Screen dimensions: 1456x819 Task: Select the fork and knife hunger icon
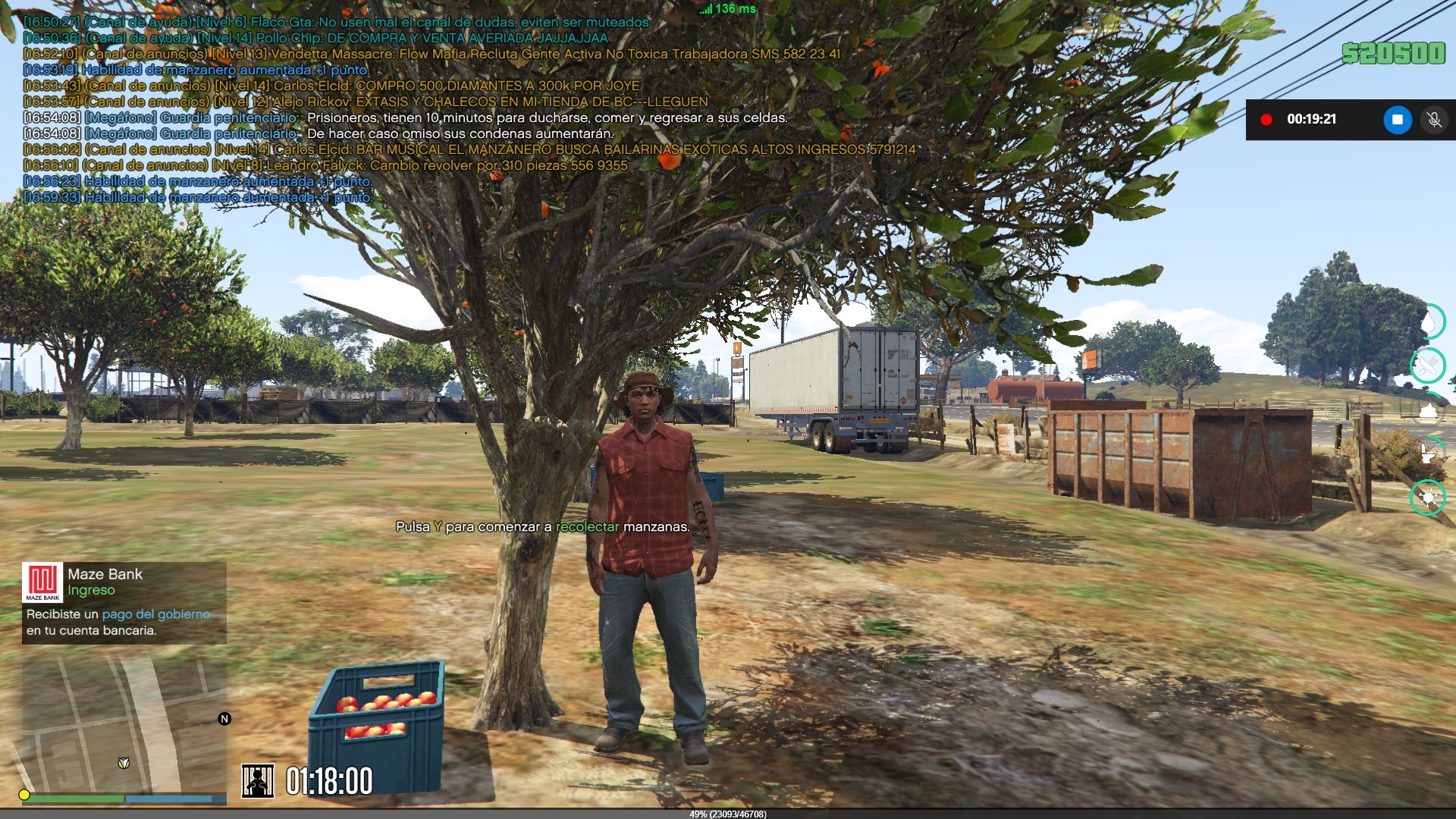click(x=1428, y=366)
